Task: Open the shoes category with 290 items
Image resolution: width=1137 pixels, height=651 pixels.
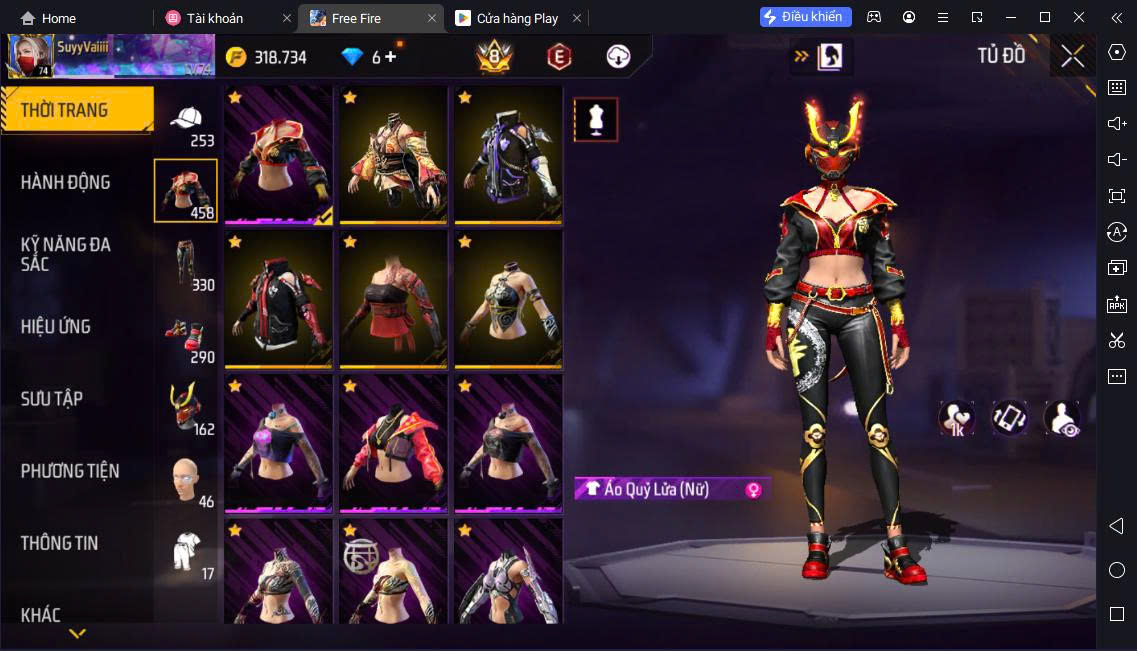Action: pyautogui.click(x=186, y=337)
